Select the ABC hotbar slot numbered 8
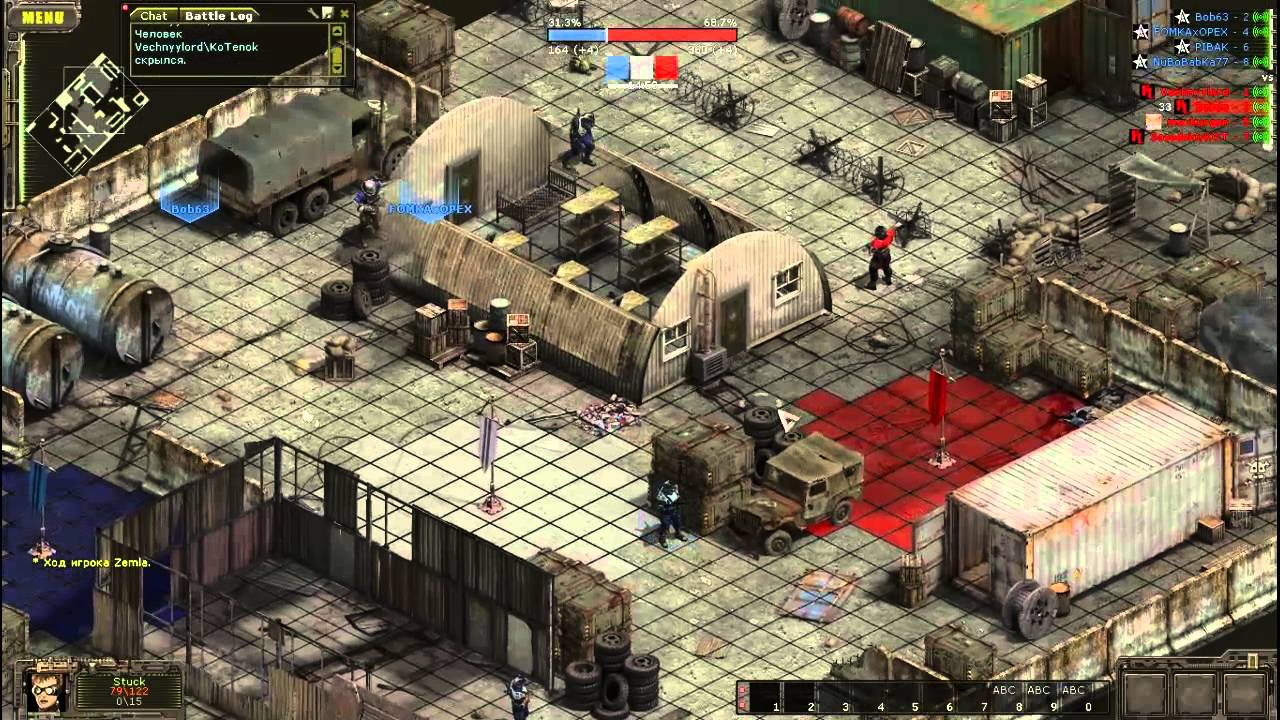 point(1004,696)
